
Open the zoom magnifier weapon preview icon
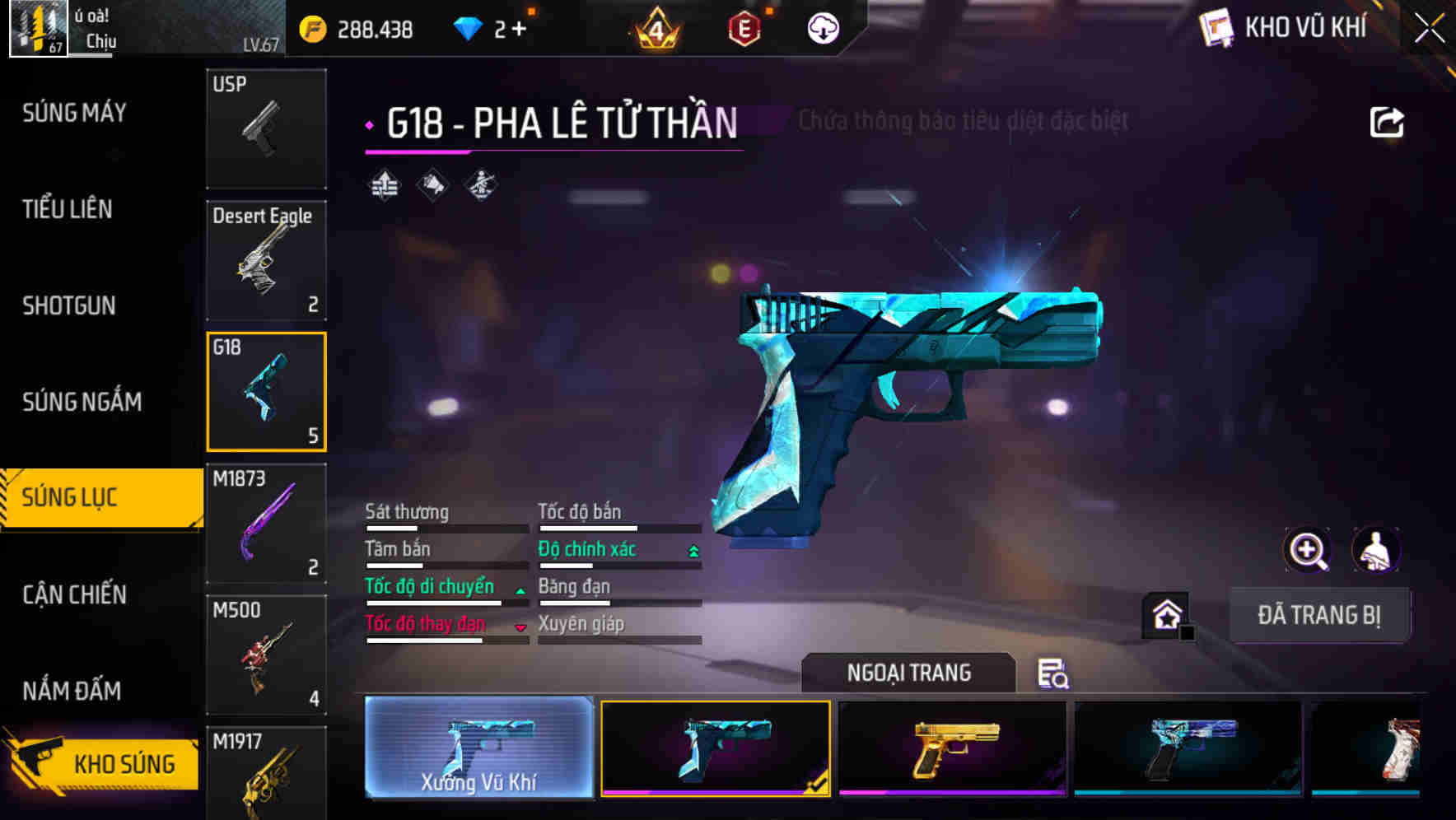coord(1308,549)
